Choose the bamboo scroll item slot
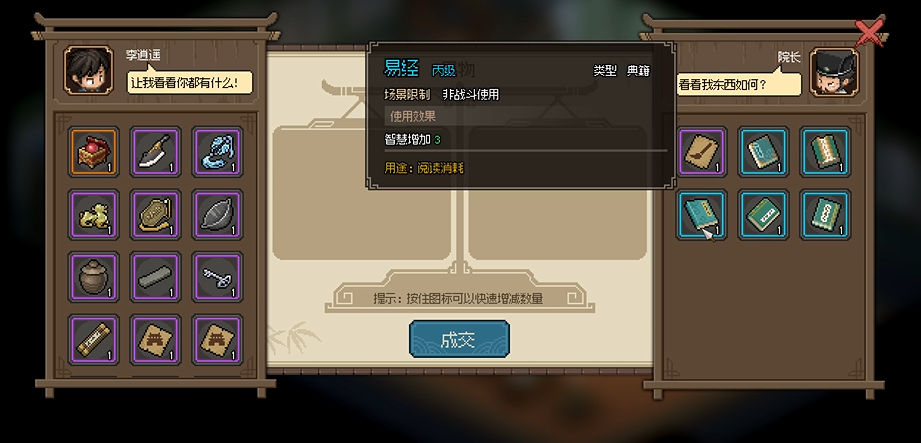This screenshot has height=443, width=921. pyautogui.click(x=95, y=338)
